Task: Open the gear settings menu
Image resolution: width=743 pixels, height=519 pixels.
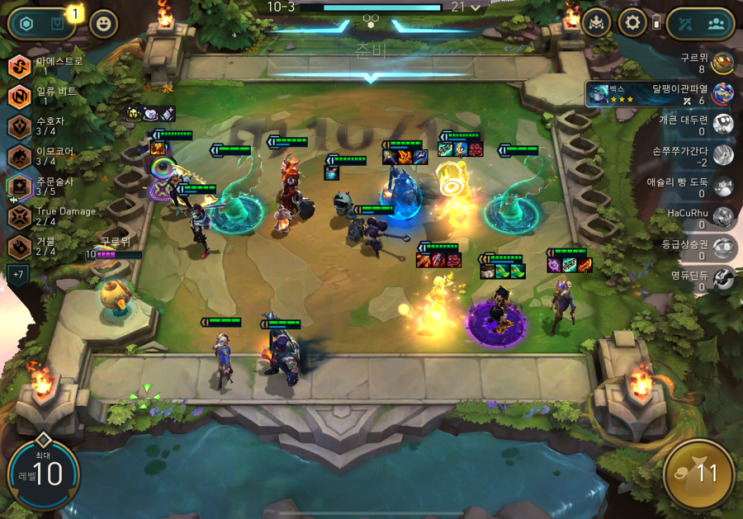Action: 631,22
